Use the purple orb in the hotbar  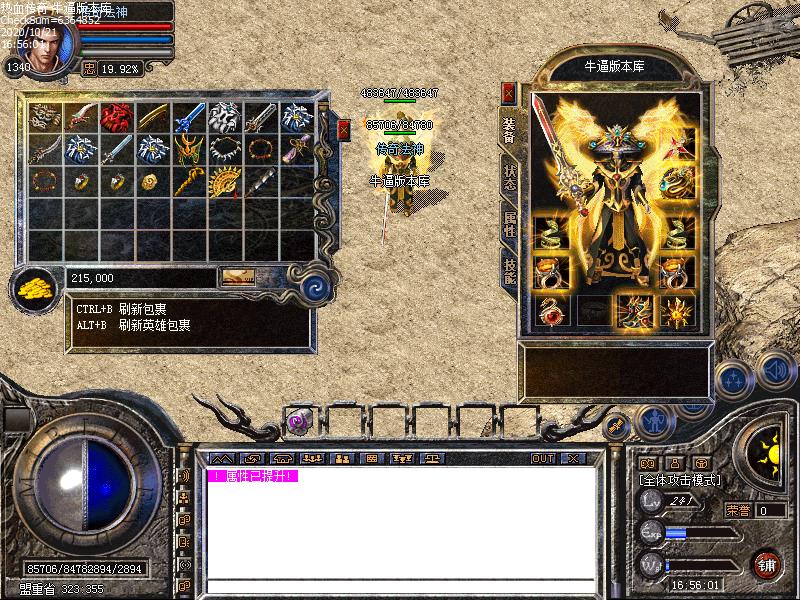(297, 422)
